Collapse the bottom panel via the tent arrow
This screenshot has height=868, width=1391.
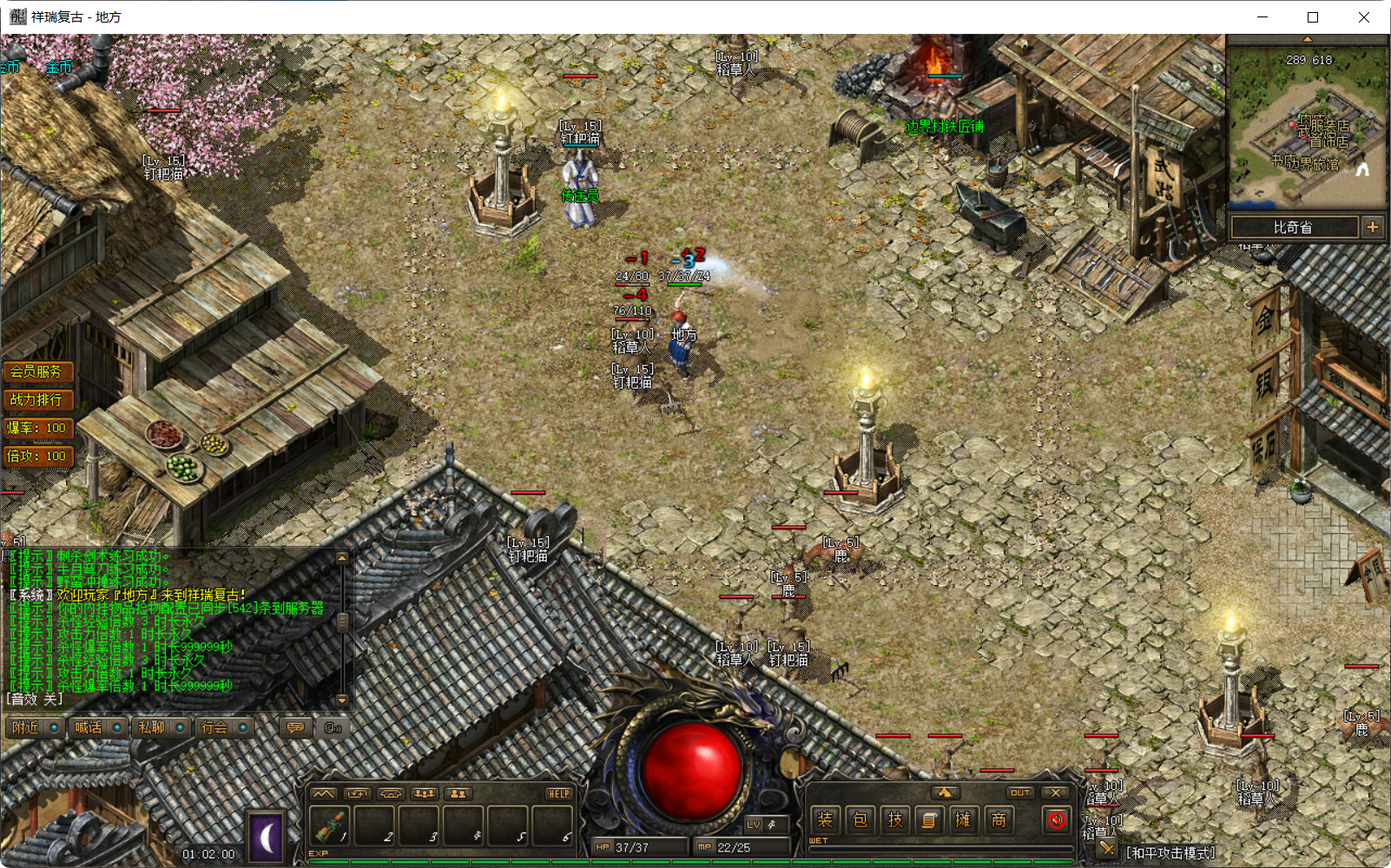click(946, 792)
